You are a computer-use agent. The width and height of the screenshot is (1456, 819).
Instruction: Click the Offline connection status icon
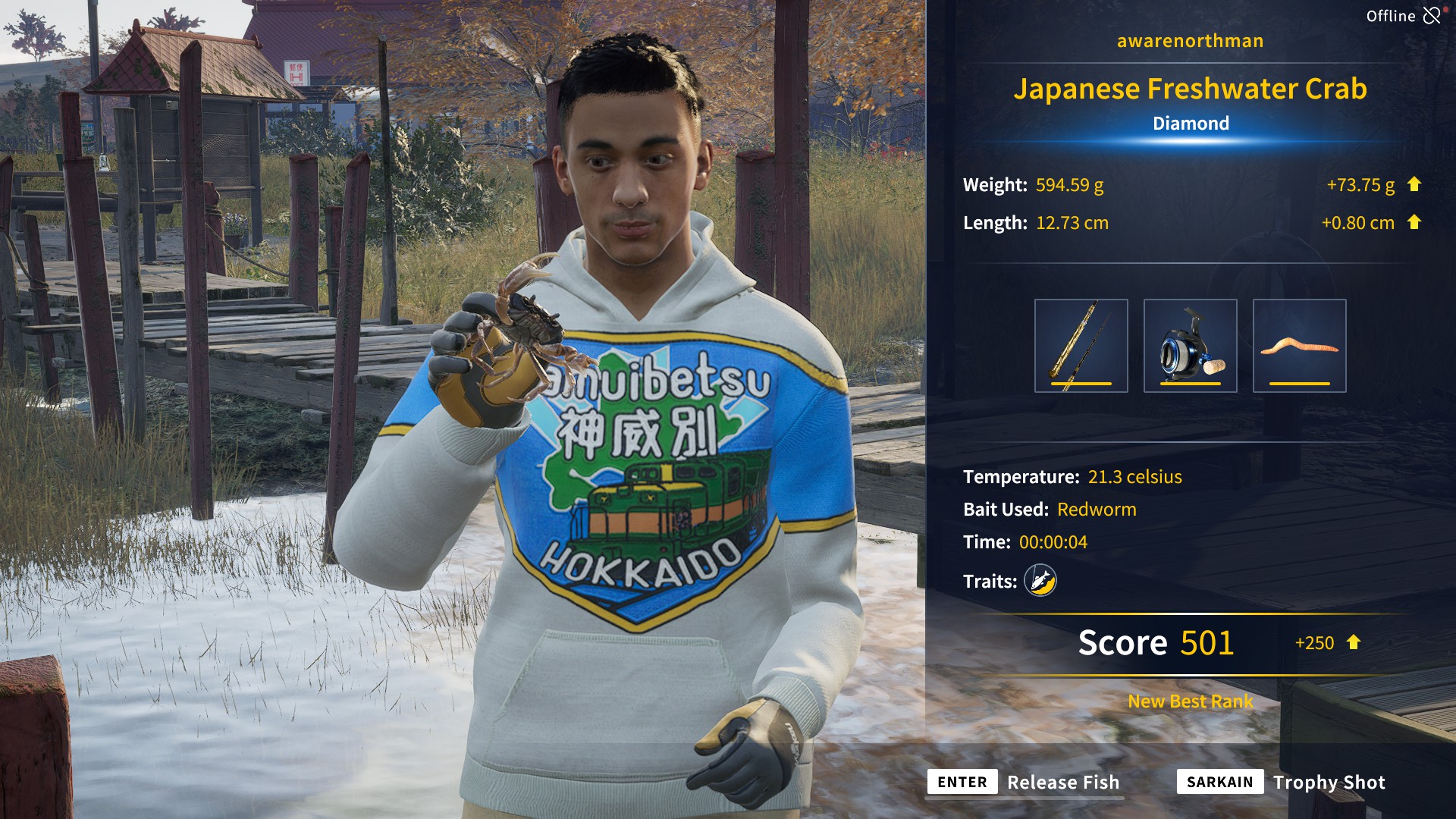pos(1431,15)
